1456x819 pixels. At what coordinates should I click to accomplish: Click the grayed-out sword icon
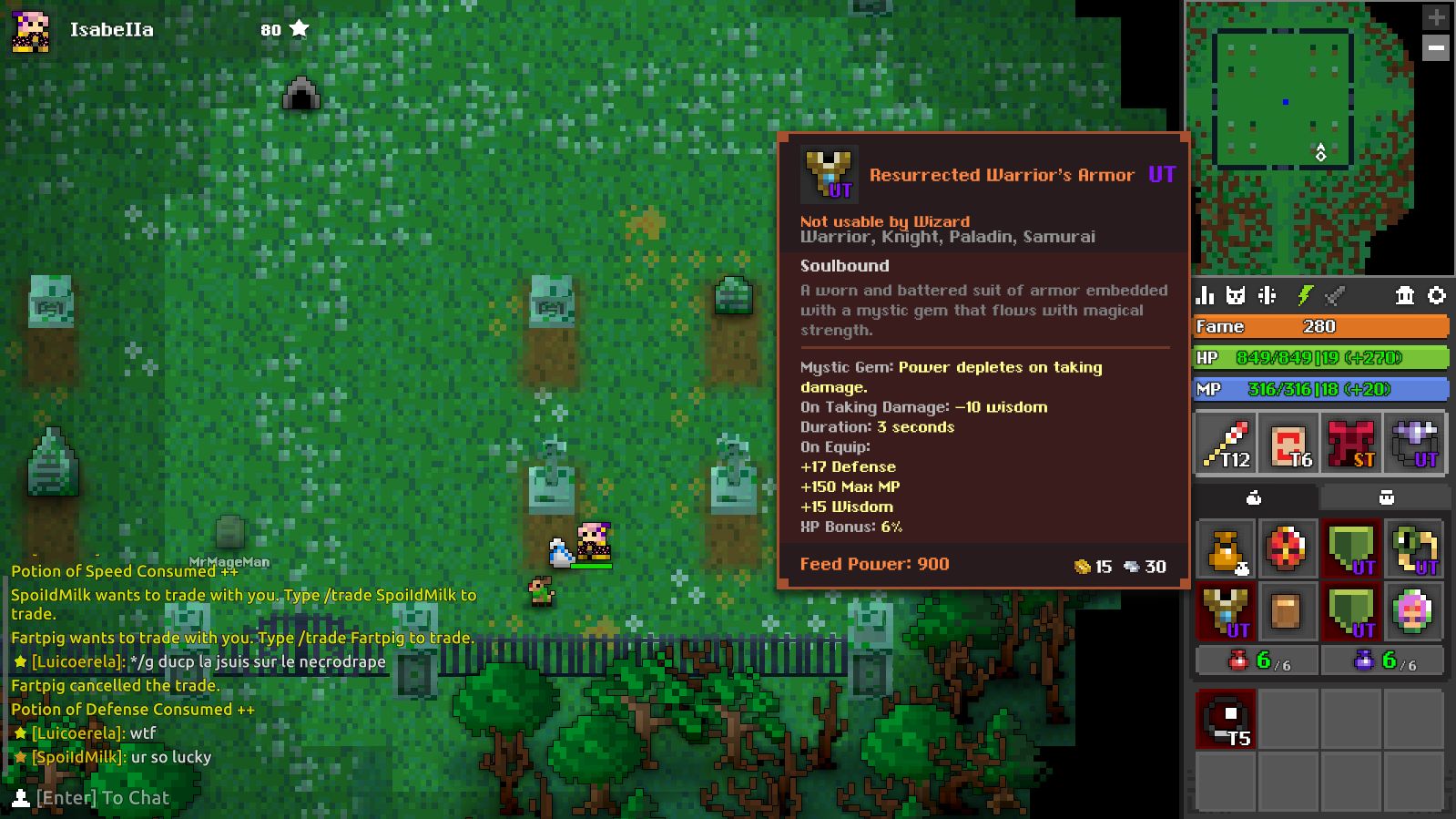[x=1332, y=296]
